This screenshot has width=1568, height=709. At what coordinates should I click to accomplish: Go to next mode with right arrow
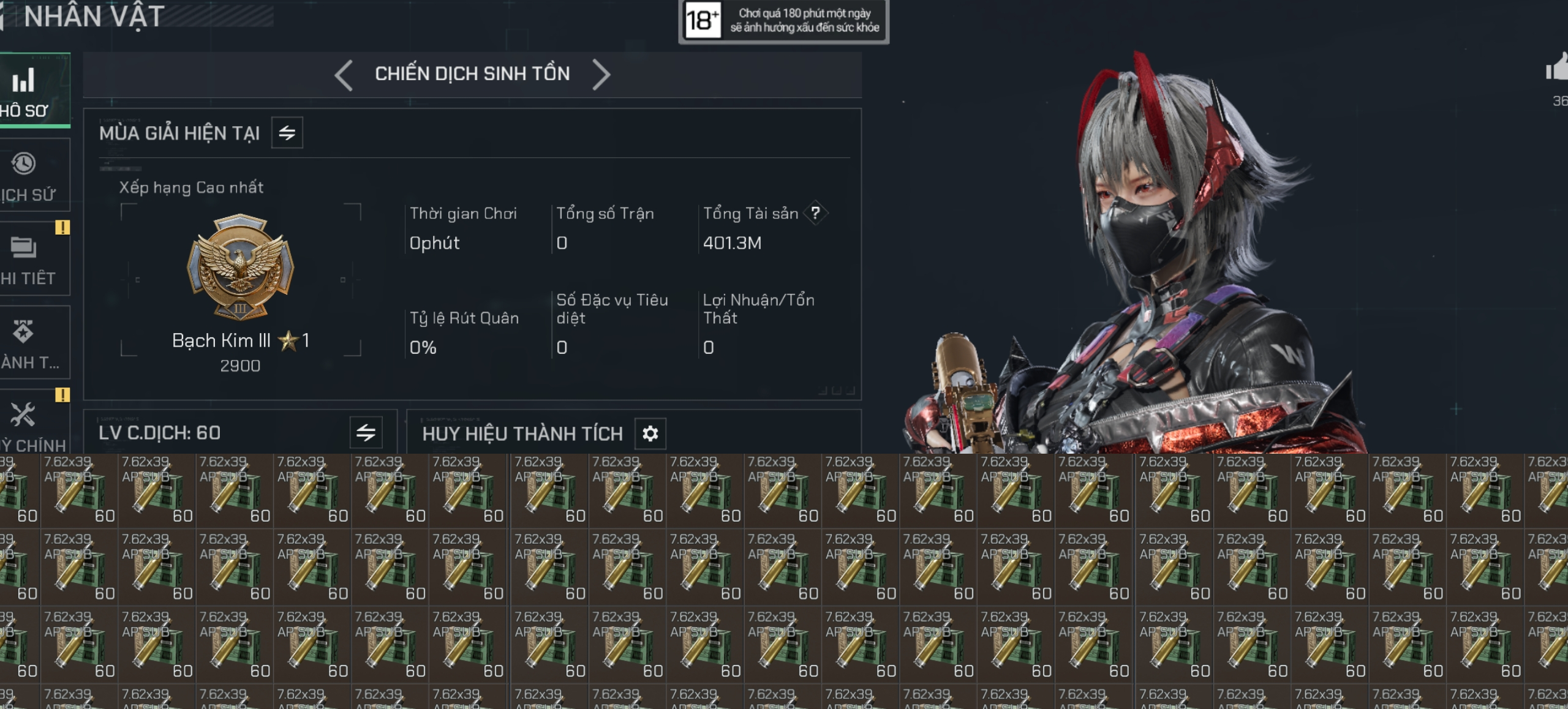tap(601, 75)
